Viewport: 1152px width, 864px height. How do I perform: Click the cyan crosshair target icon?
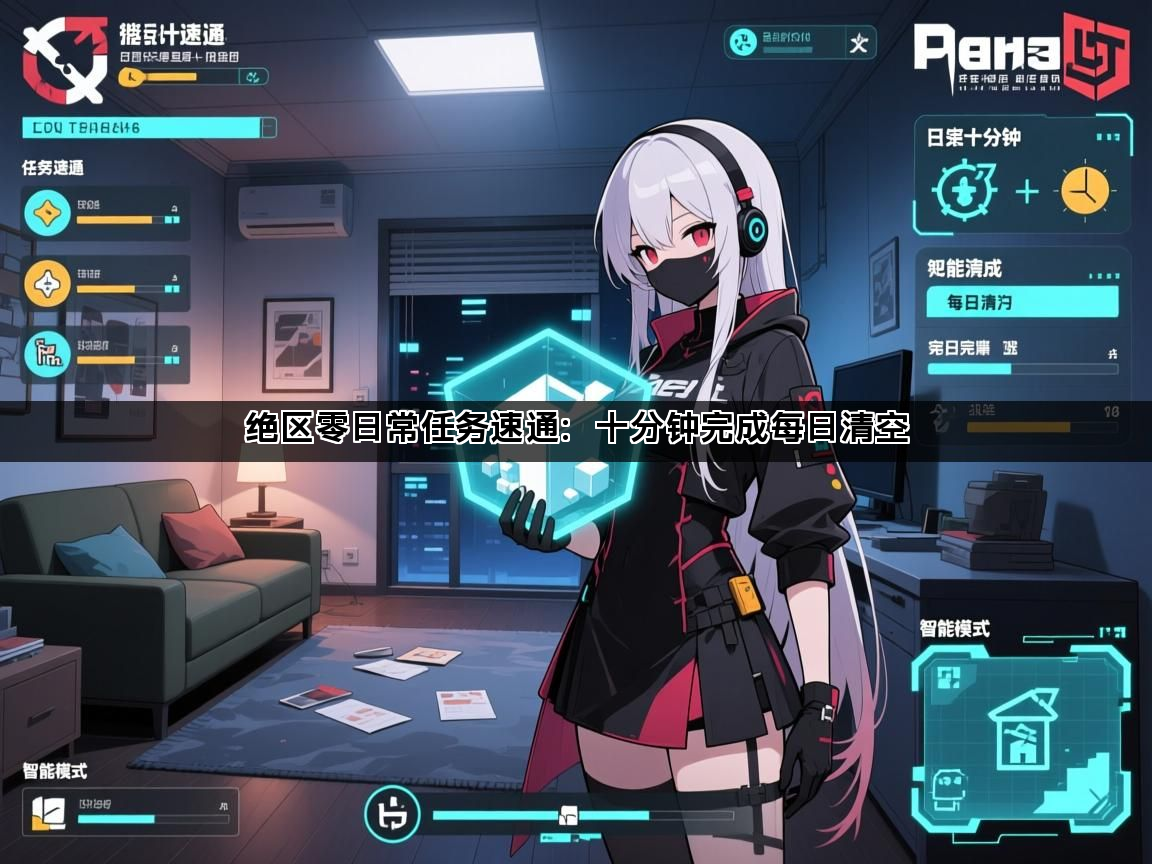(x=962, y=189)
